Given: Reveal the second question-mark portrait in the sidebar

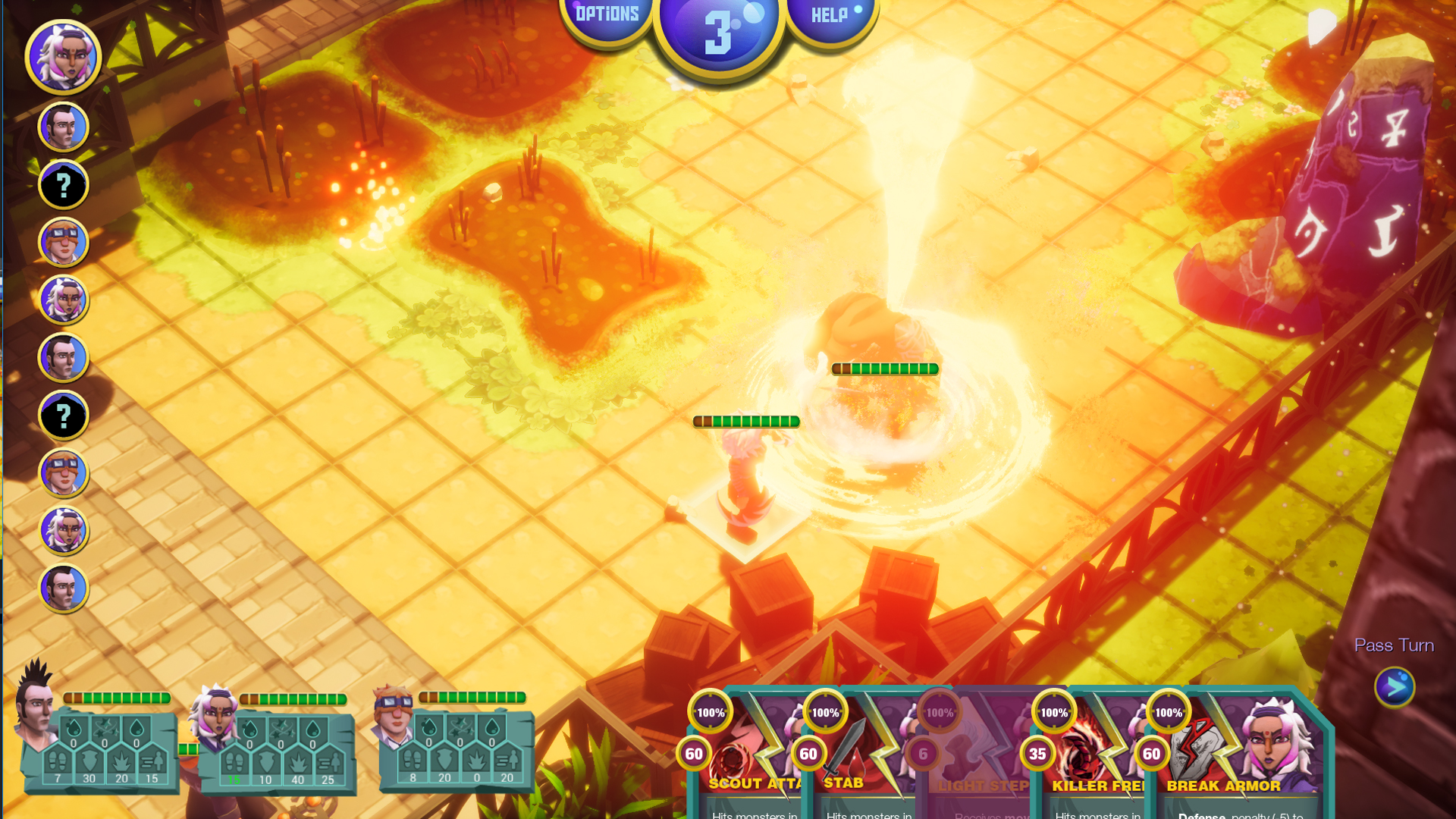Looking at the screenshot, I should [x=64, y=415].
